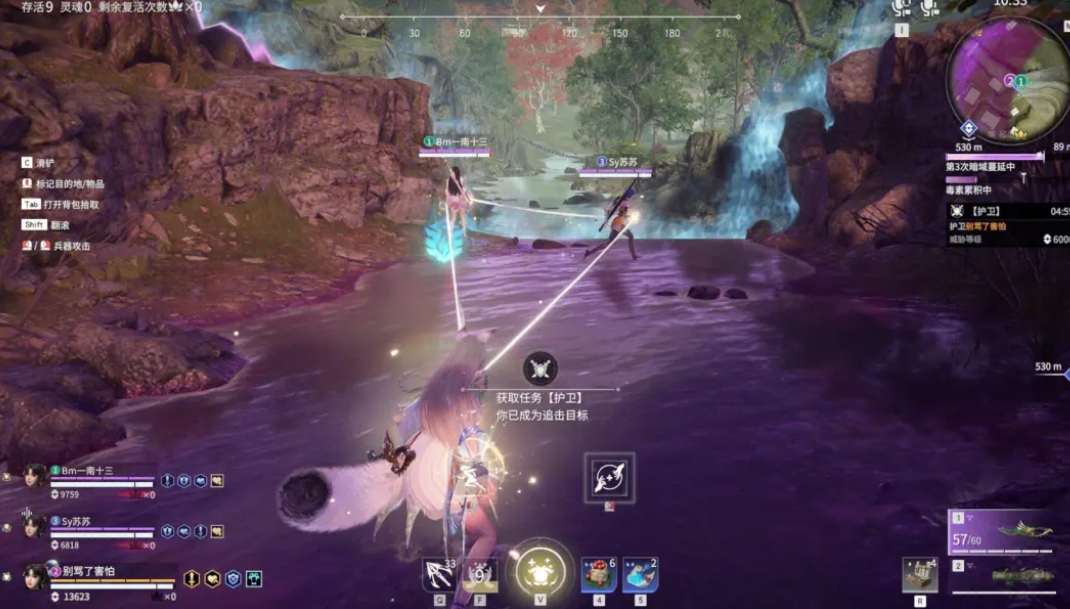This screenshot has height=609, width=1070.
Task: Use the blue shield item slot
Action: pyautogui.click(x=640, y=575)
